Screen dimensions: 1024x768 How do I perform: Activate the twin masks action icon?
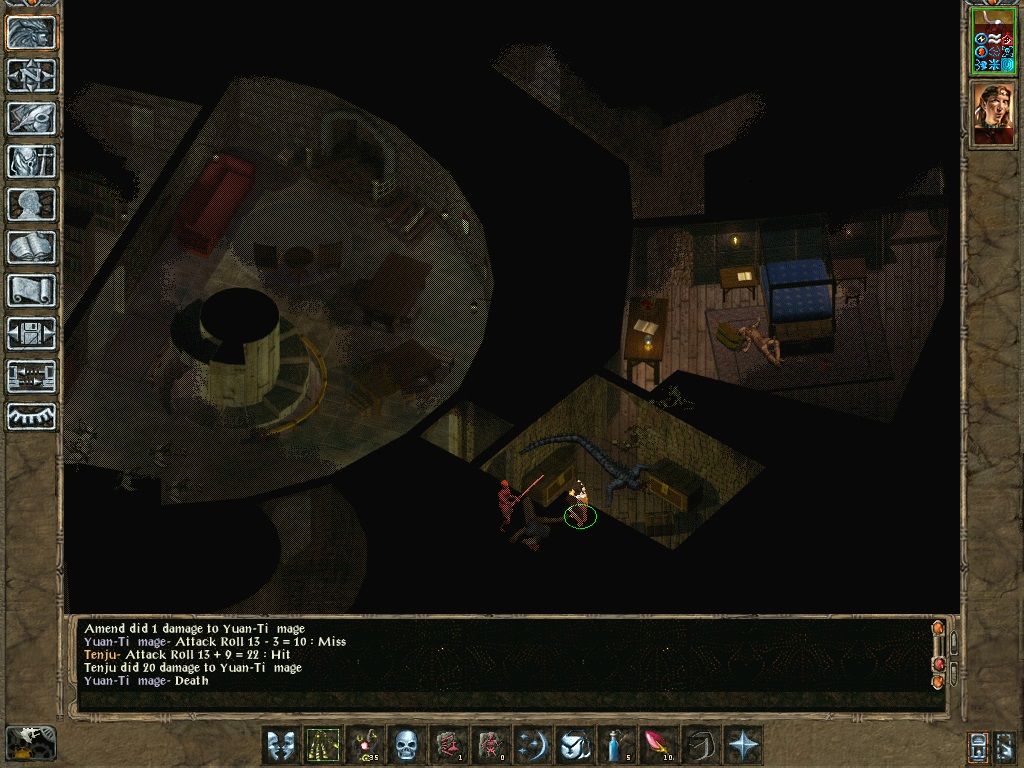(280, 746)
